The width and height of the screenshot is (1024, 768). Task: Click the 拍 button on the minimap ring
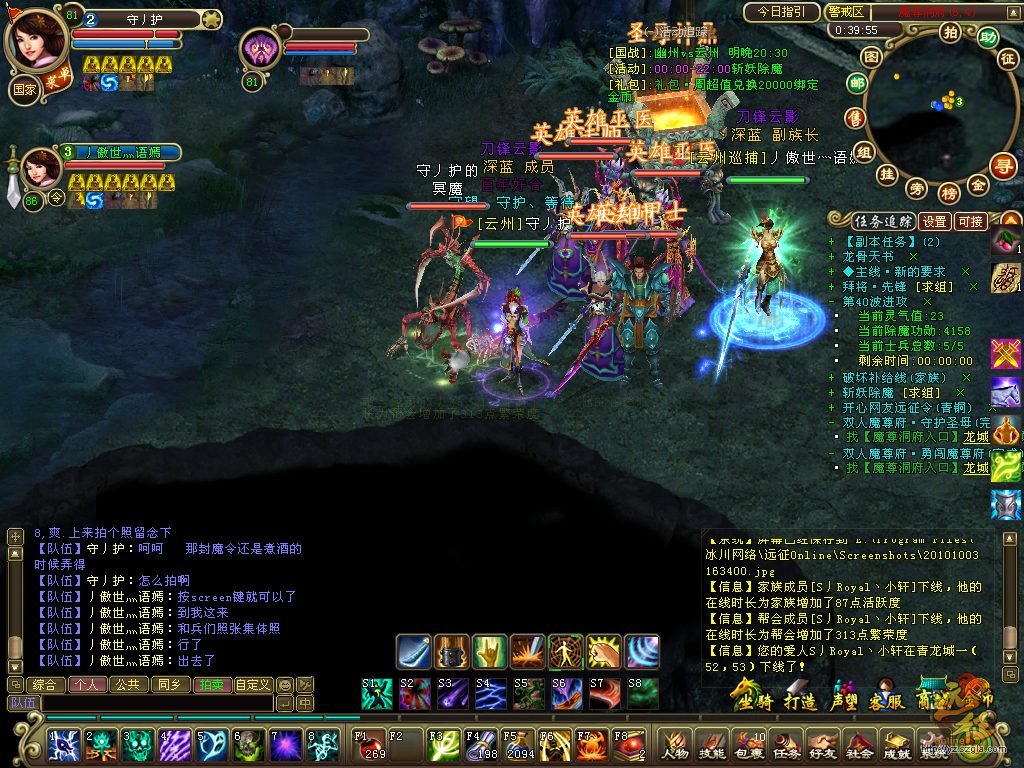[x=950, y=33]
